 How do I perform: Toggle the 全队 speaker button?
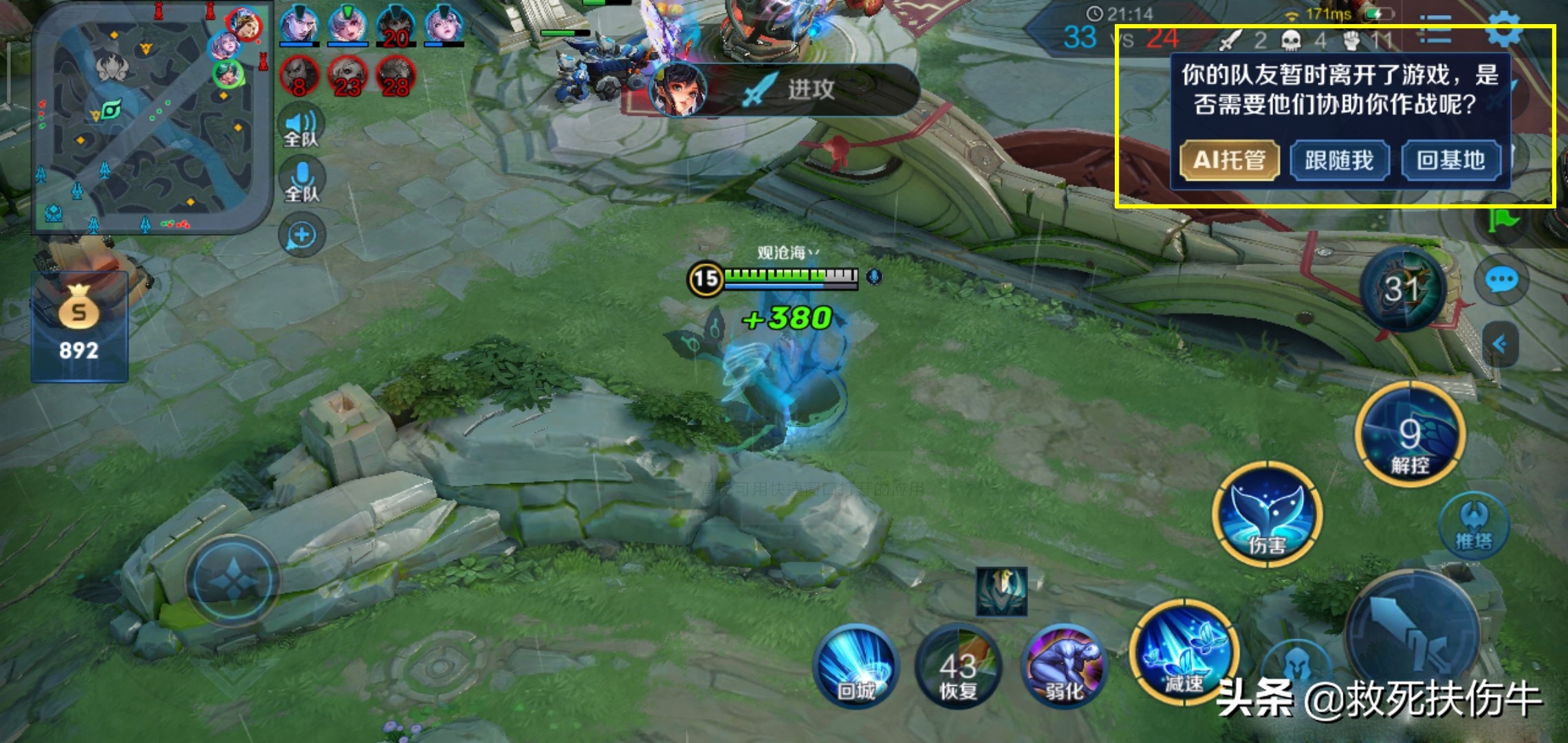coord(301,128)
